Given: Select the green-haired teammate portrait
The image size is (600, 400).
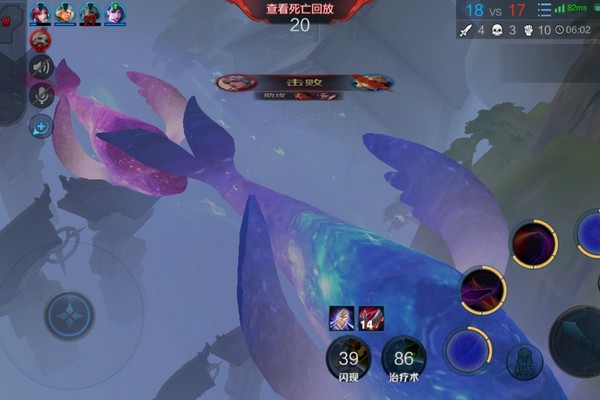Looking at the screenshot, I should tap(115, 13).
